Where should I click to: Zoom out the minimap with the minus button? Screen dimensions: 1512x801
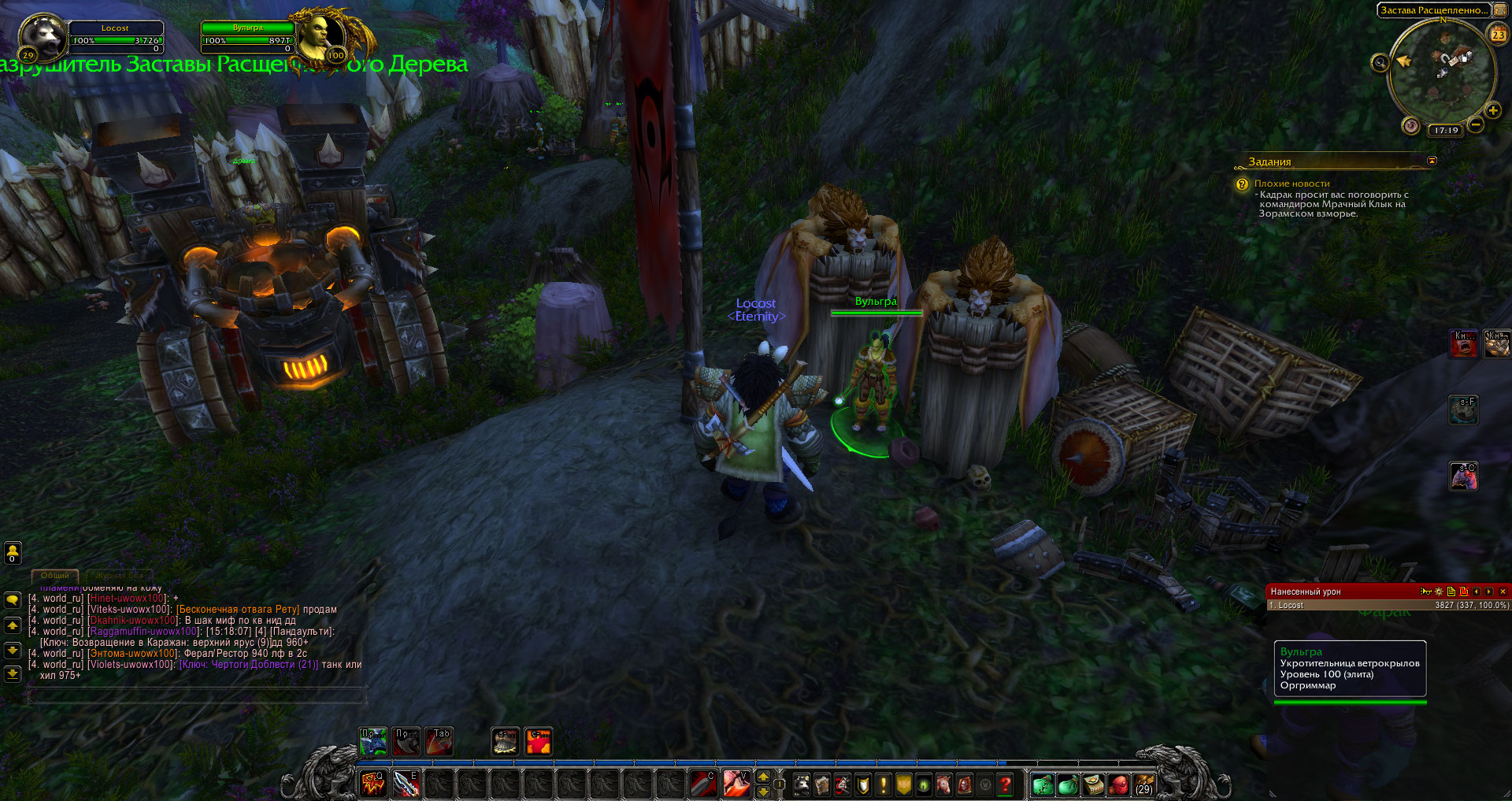tap(1475, 124)
